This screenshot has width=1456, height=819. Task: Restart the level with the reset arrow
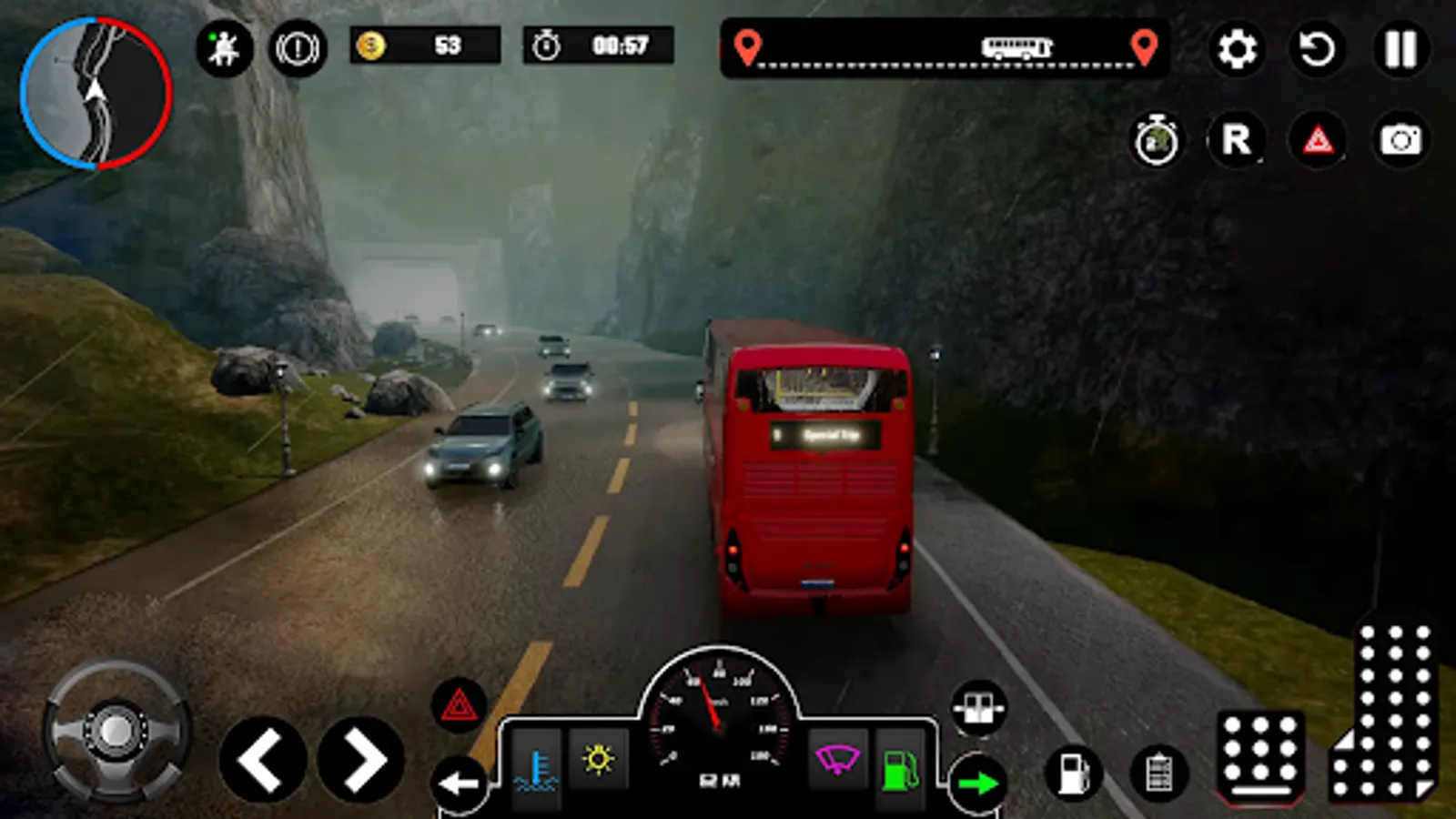1317,49
